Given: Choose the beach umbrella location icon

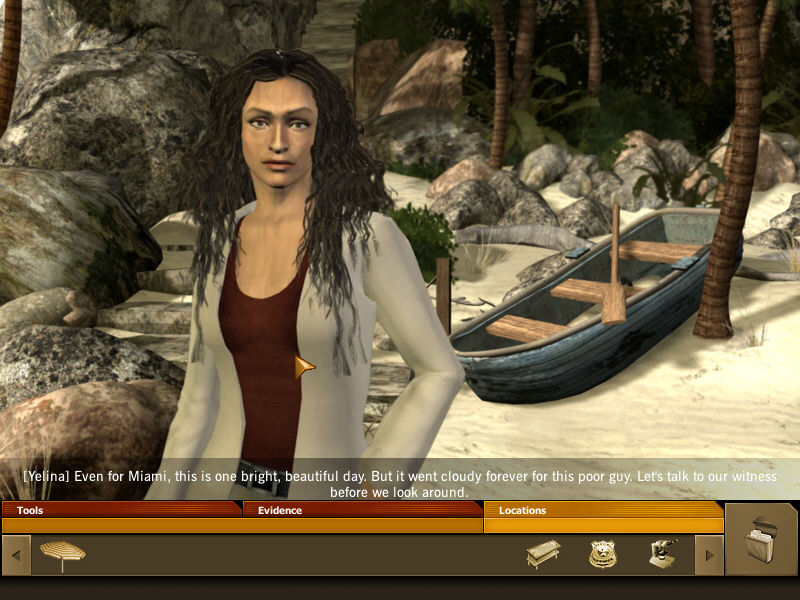Looking at the screenshot, I should tap(62, 554).
